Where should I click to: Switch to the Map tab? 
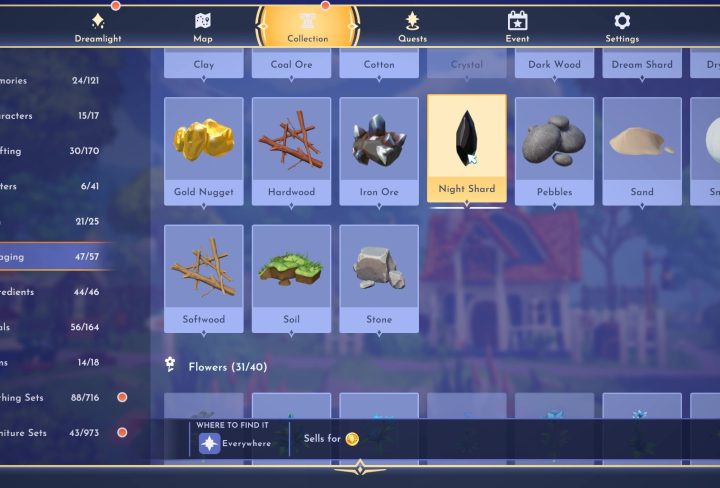tap(203, 27)
